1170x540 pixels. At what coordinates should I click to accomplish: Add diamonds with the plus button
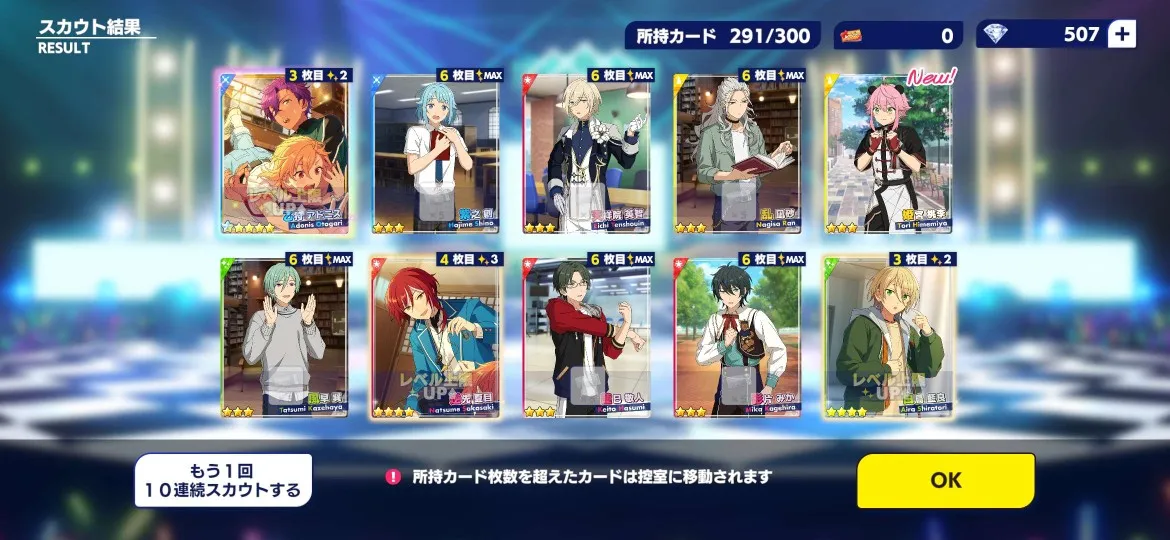[1122, 35]
